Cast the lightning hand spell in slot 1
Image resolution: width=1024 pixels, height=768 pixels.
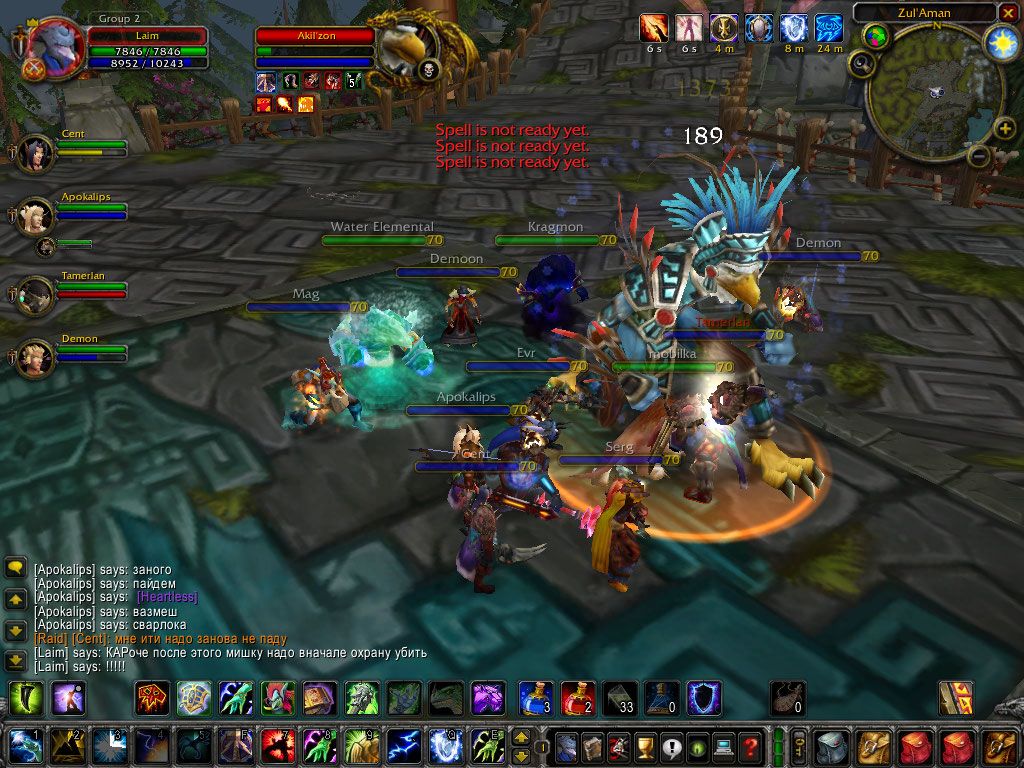[x=23, y=746]
